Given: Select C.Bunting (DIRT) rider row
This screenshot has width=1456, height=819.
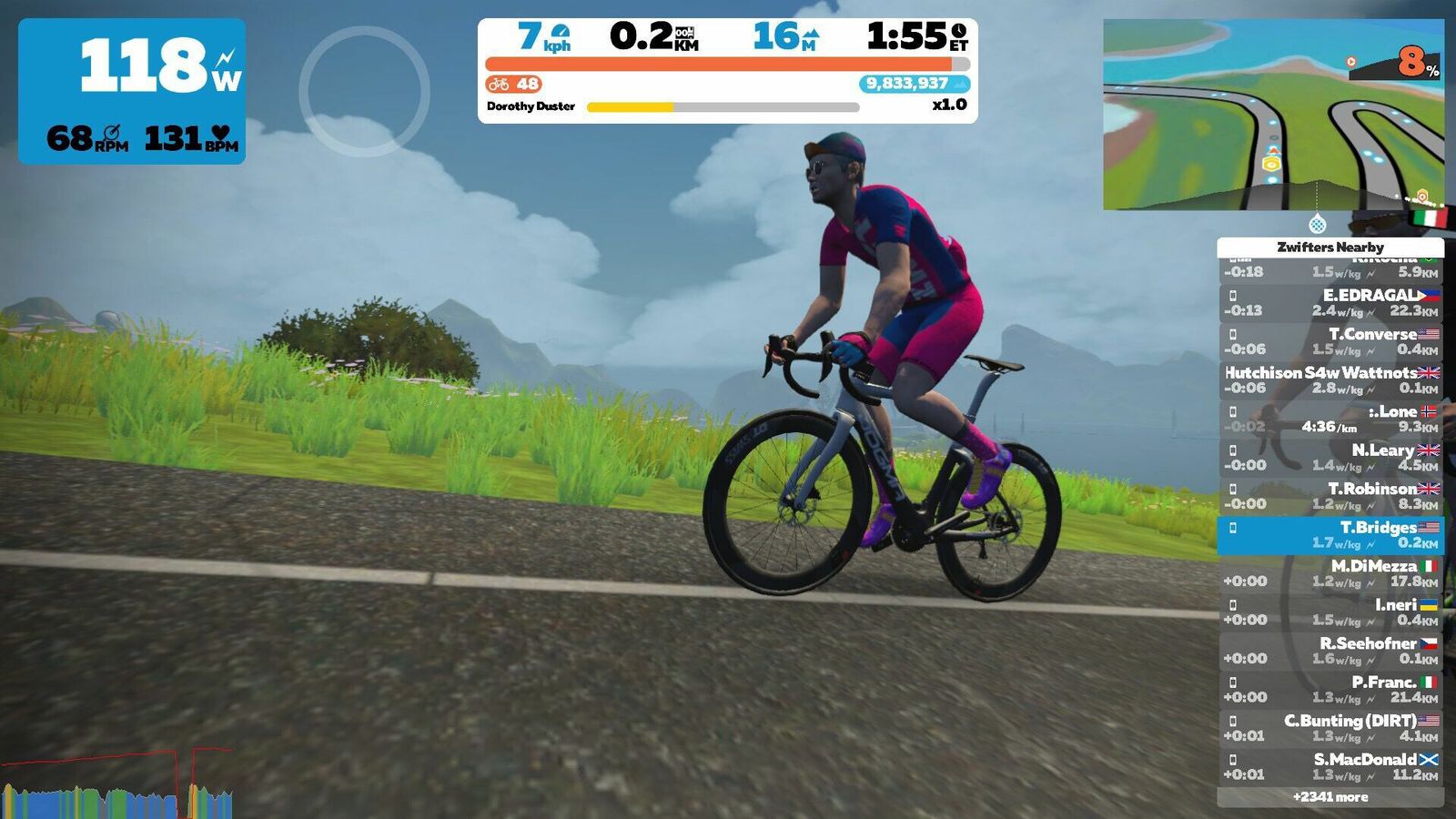Looking at the screenshot, I should (x=1330, y=728).
